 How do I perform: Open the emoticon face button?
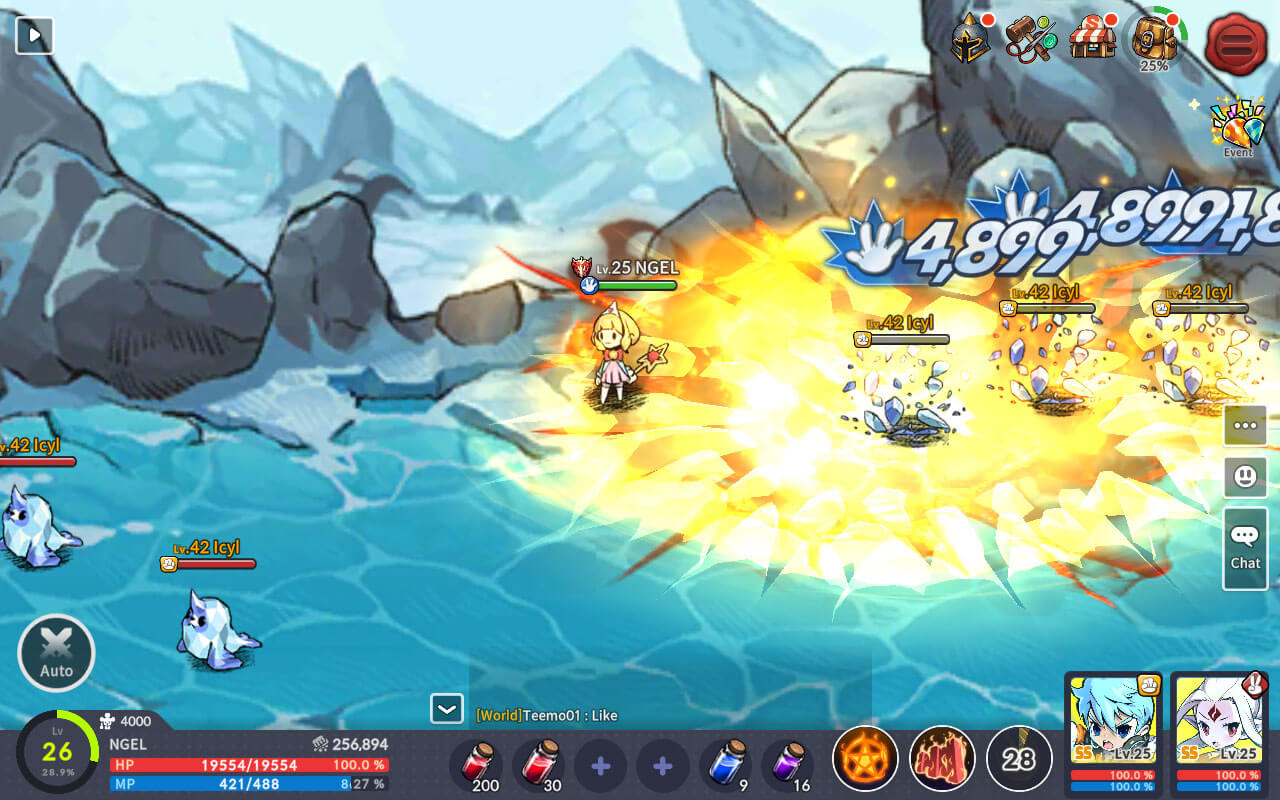1245,477
